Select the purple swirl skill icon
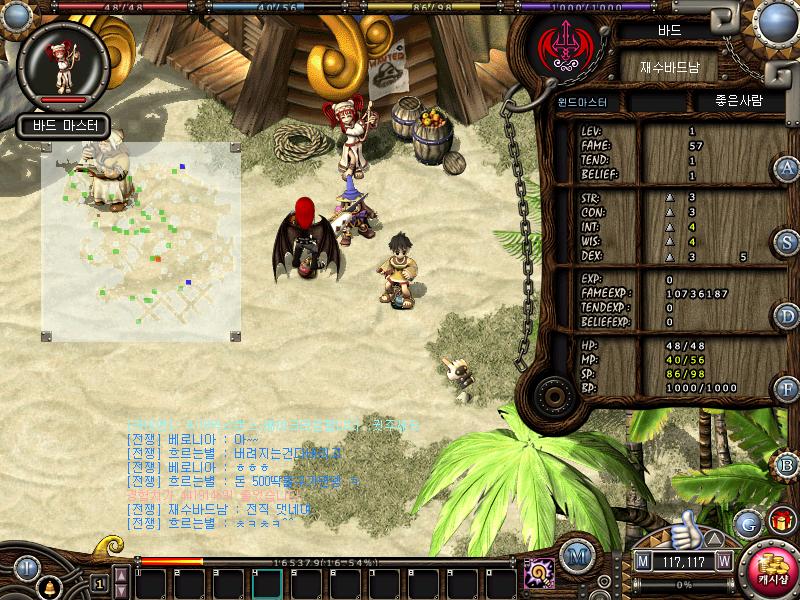 click(x=540, y=573)
